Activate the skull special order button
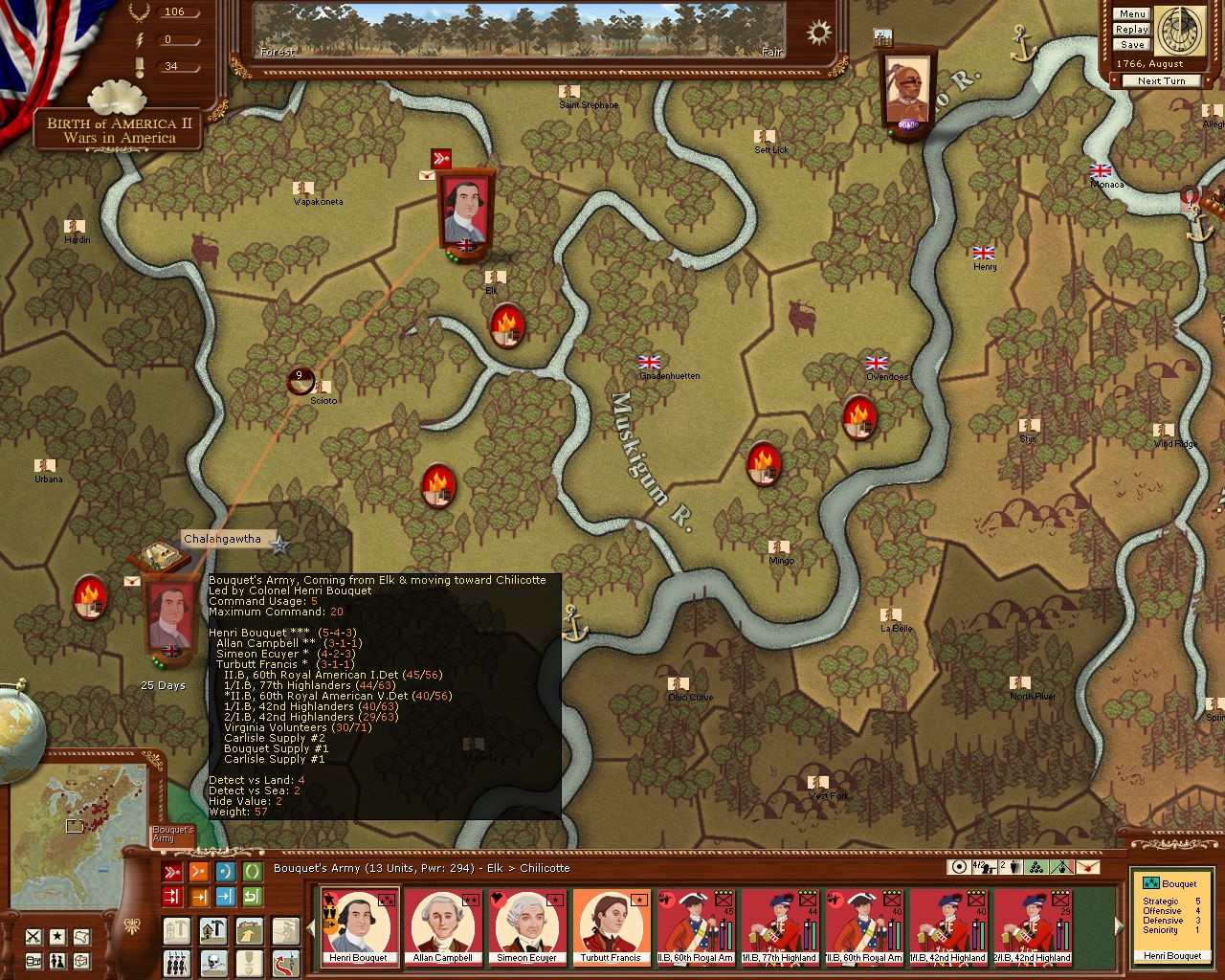Viewport: 1225px width, 980px height. pyautogui.click(x=212, y=961)
